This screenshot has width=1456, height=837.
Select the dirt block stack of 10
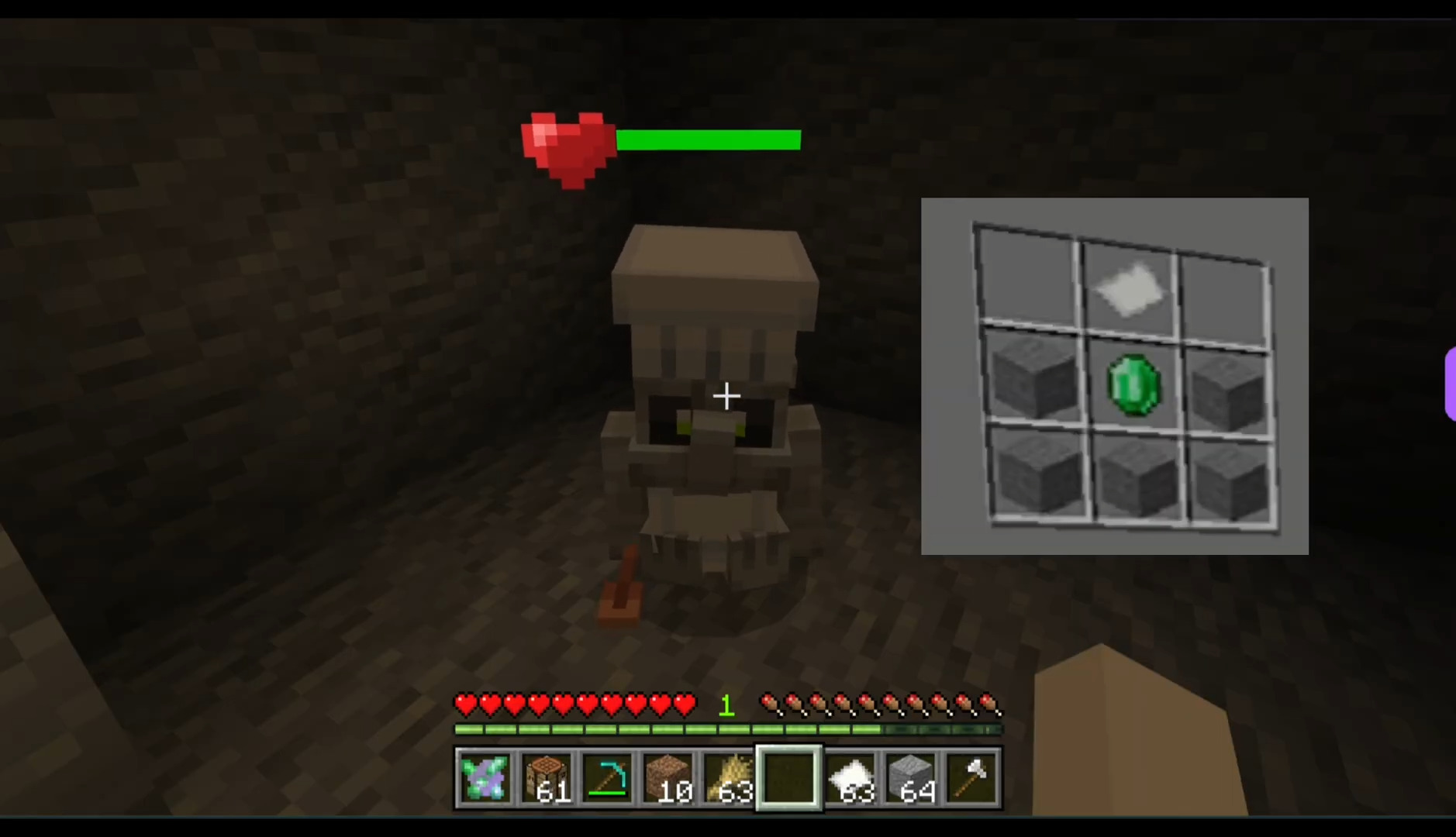(668, 778)
